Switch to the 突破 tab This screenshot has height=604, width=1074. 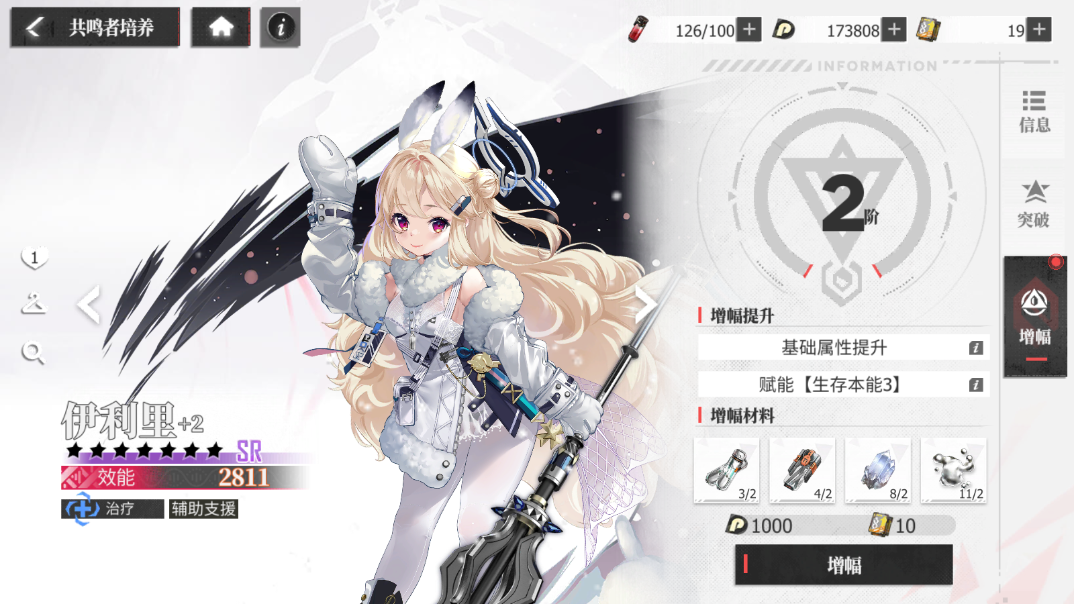point(1034,204)
